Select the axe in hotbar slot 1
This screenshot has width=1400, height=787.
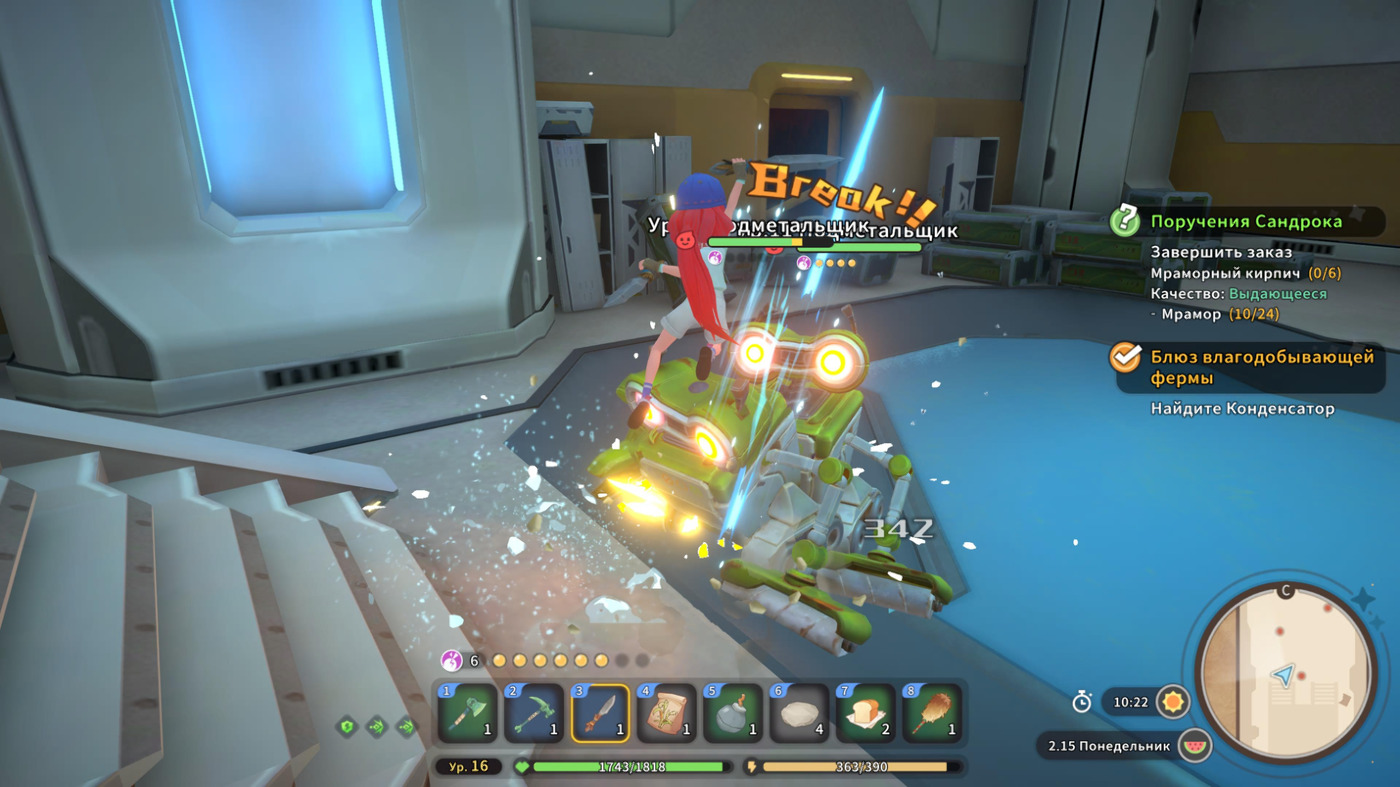tap(468, 713)
